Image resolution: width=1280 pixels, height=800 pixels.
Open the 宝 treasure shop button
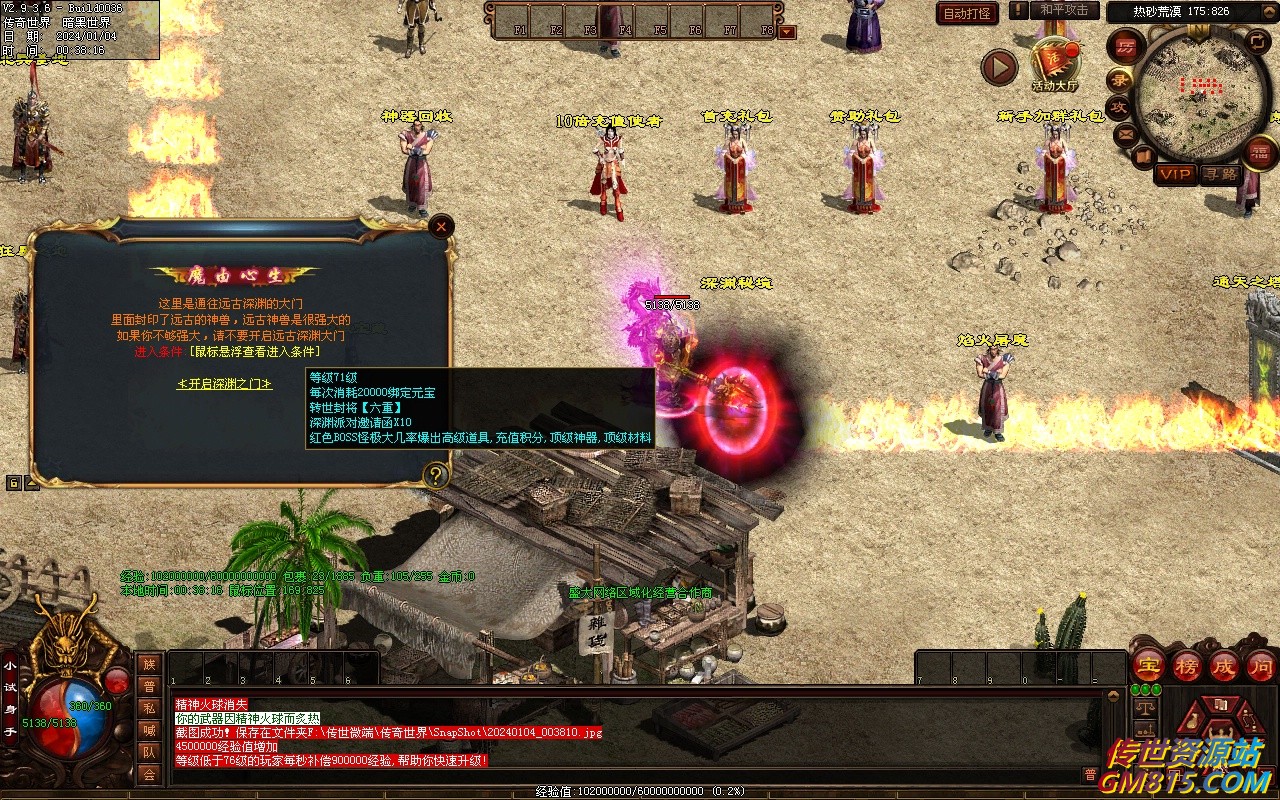click(1148, 665)
